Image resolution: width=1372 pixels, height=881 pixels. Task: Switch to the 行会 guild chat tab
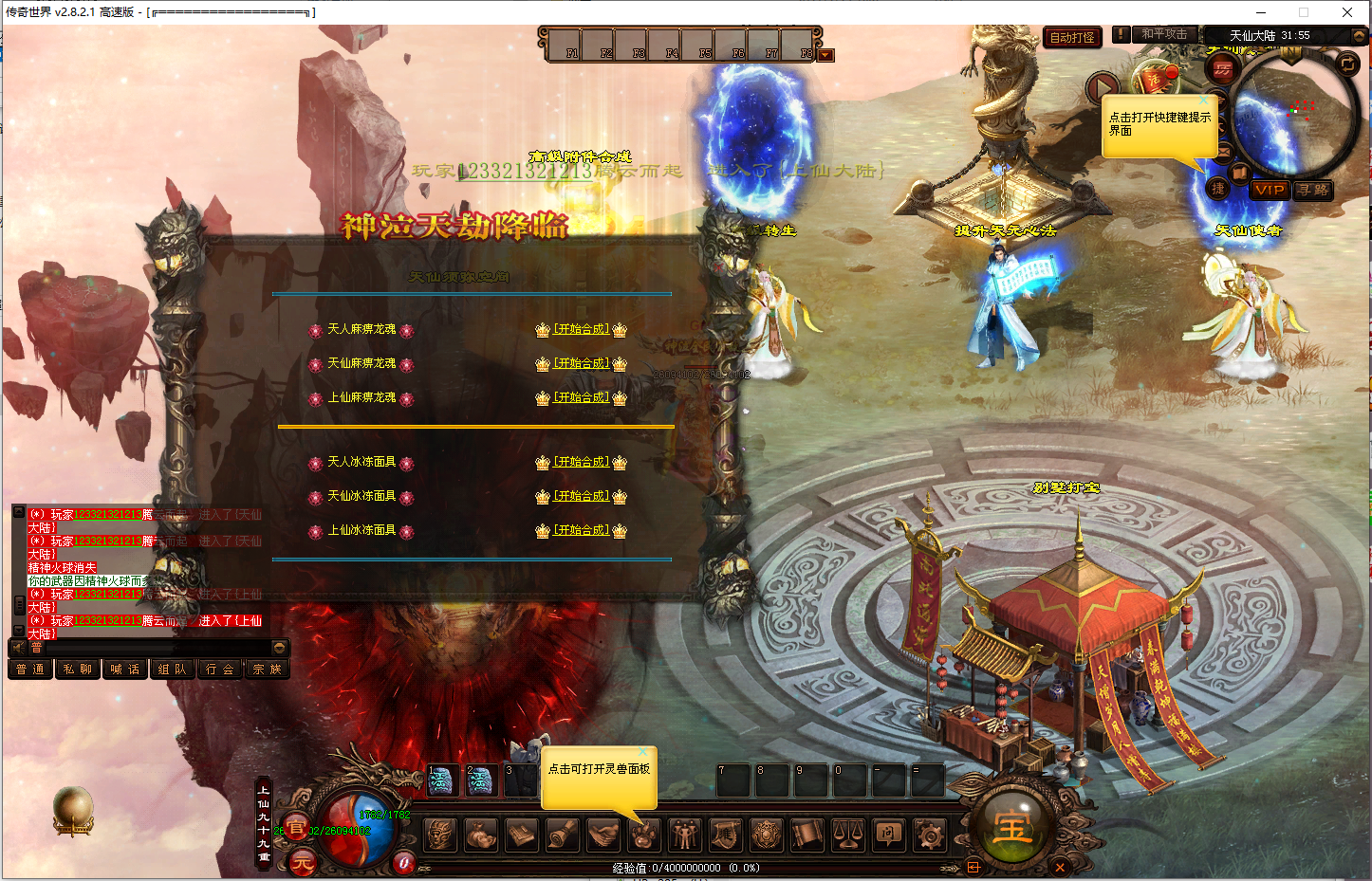220,670
